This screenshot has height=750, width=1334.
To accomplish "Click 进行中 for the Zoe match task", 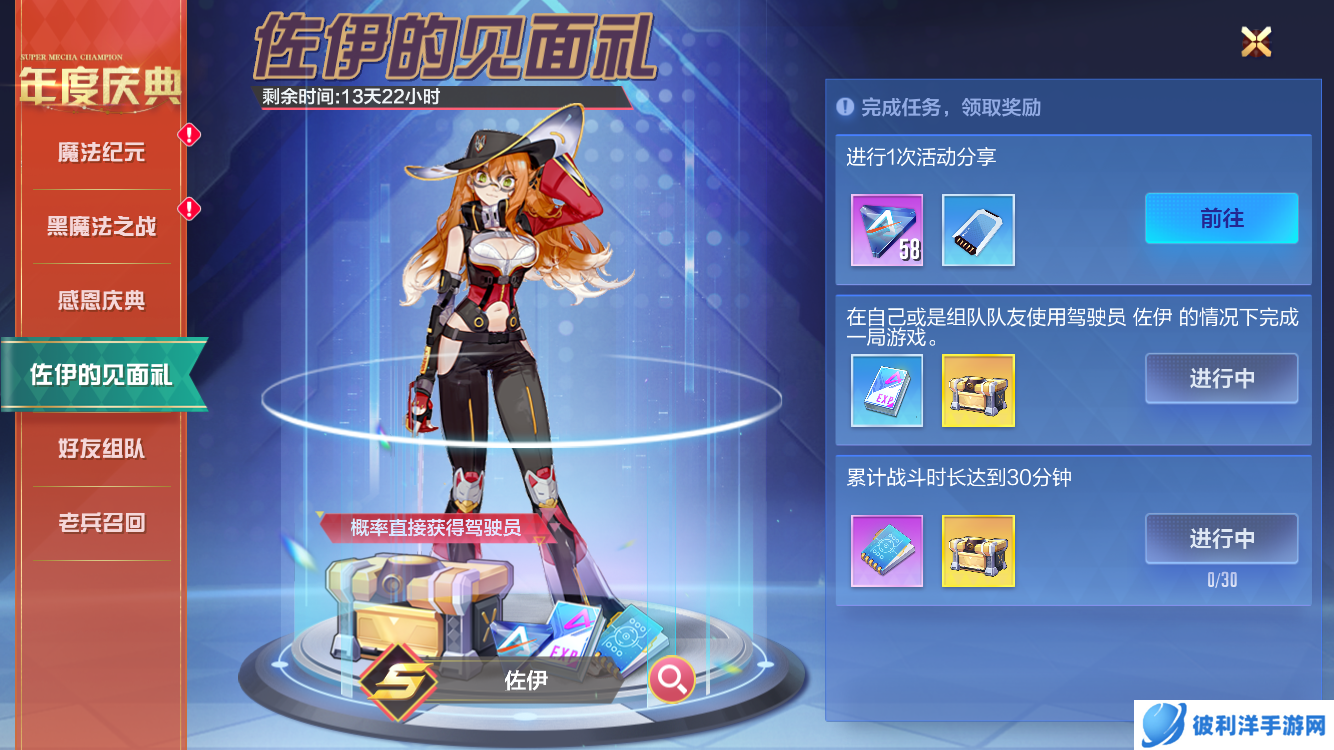I will click(1221, 378).
